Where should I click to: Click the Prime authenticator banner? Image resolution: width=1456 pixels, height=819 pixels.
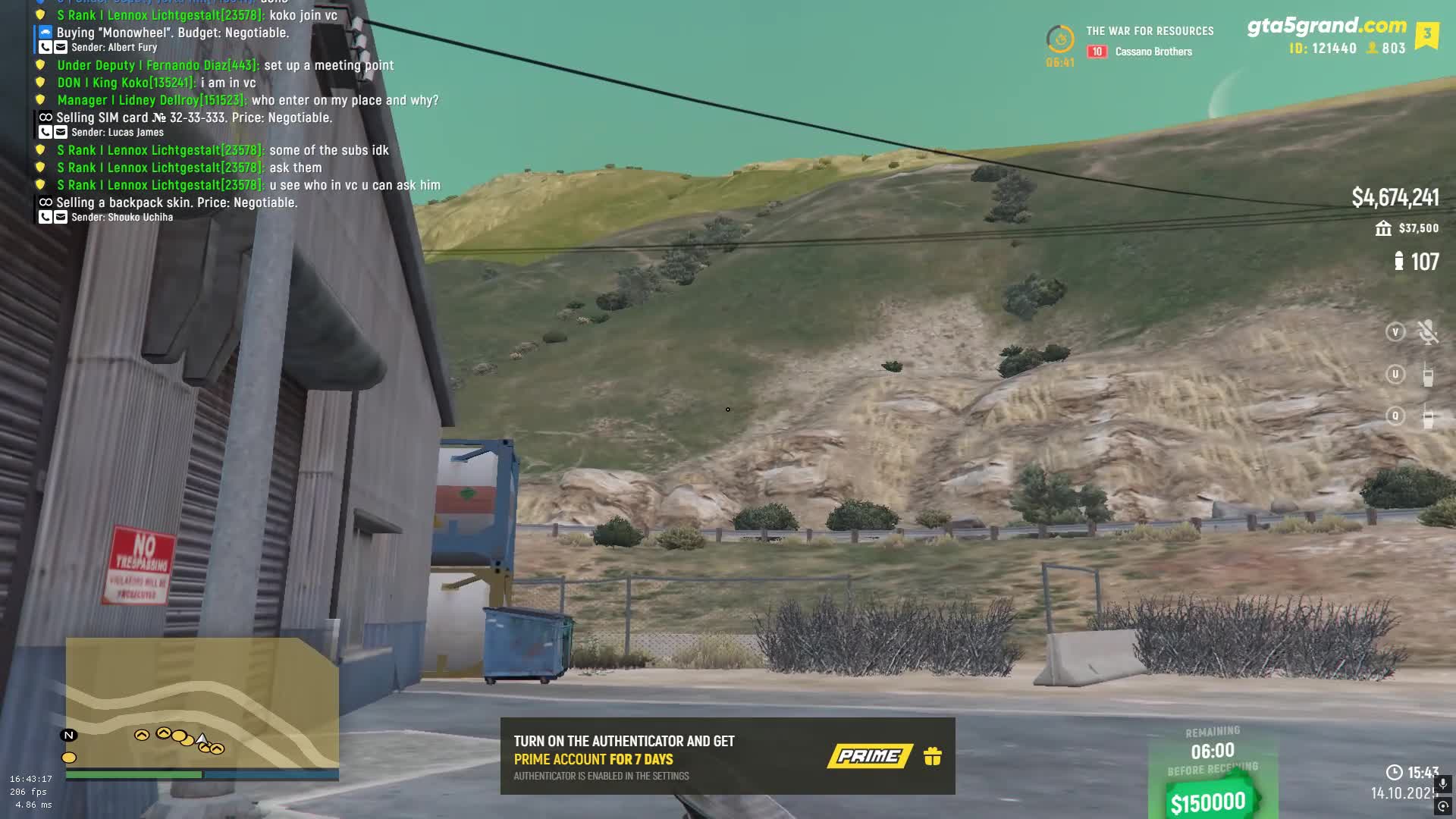tap(726, 756)
